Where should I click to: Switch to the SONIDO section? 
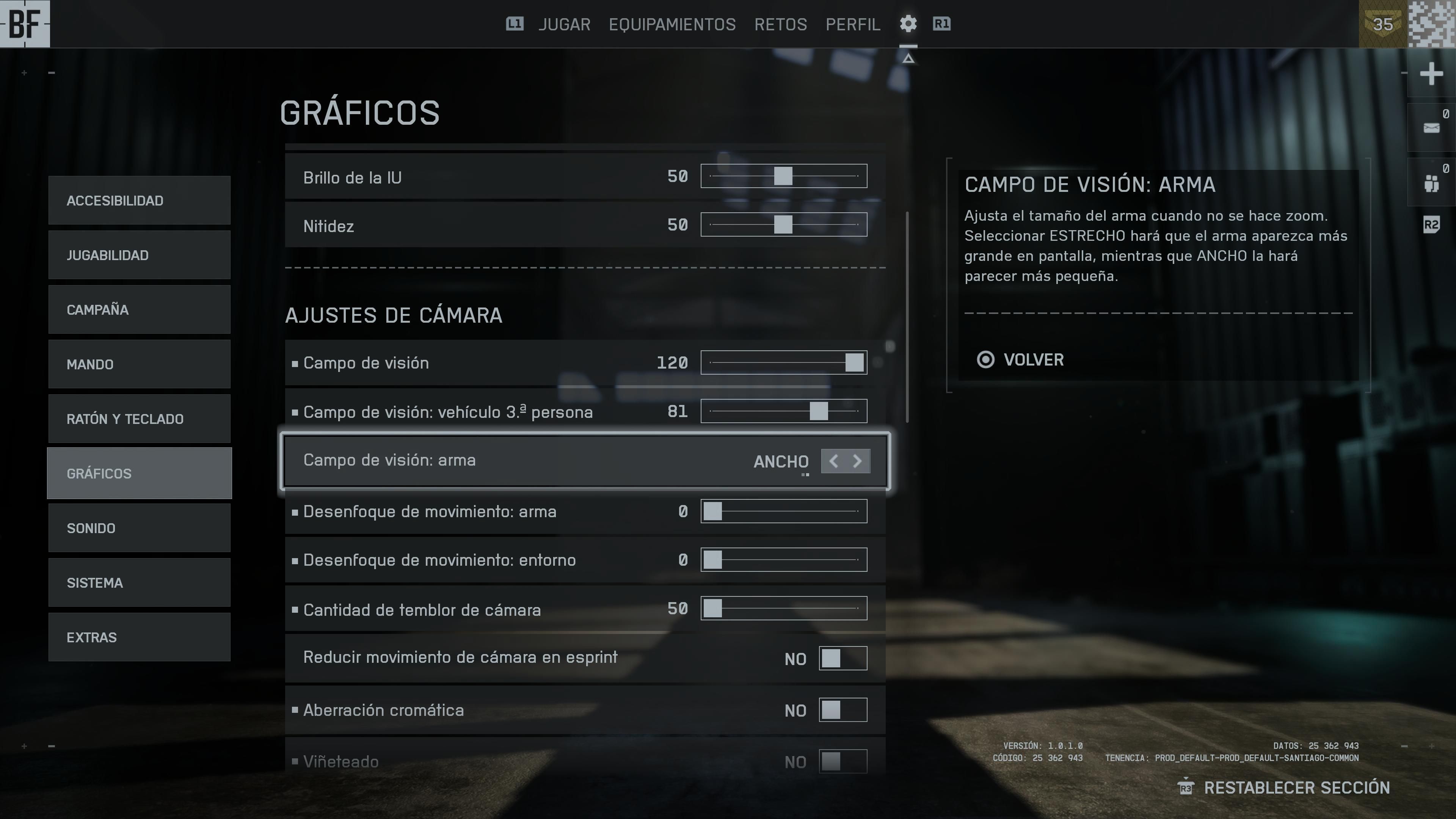tap(139, 528)
